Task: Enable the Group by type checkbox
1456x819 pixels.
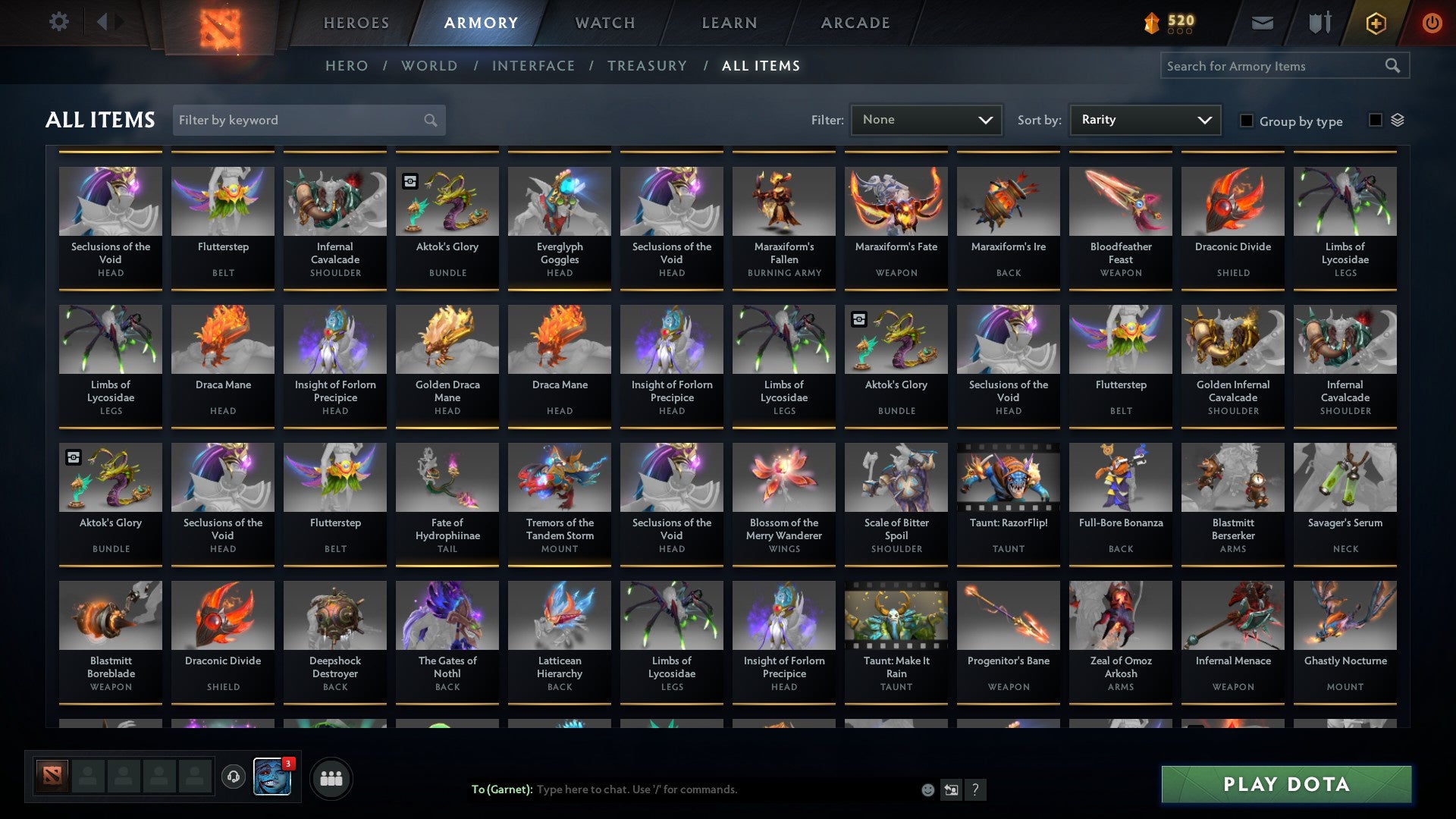Action: pos(1247,121)
